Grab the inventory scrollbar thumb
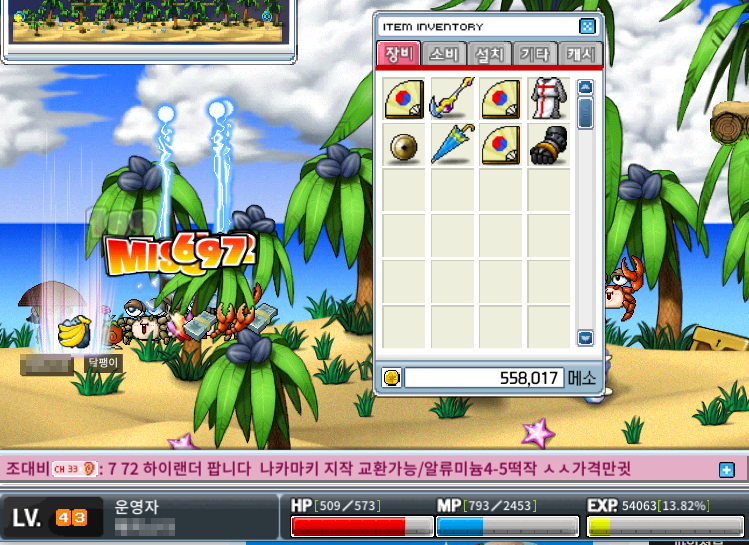The image size is (749, 545). tap(586, 110)
